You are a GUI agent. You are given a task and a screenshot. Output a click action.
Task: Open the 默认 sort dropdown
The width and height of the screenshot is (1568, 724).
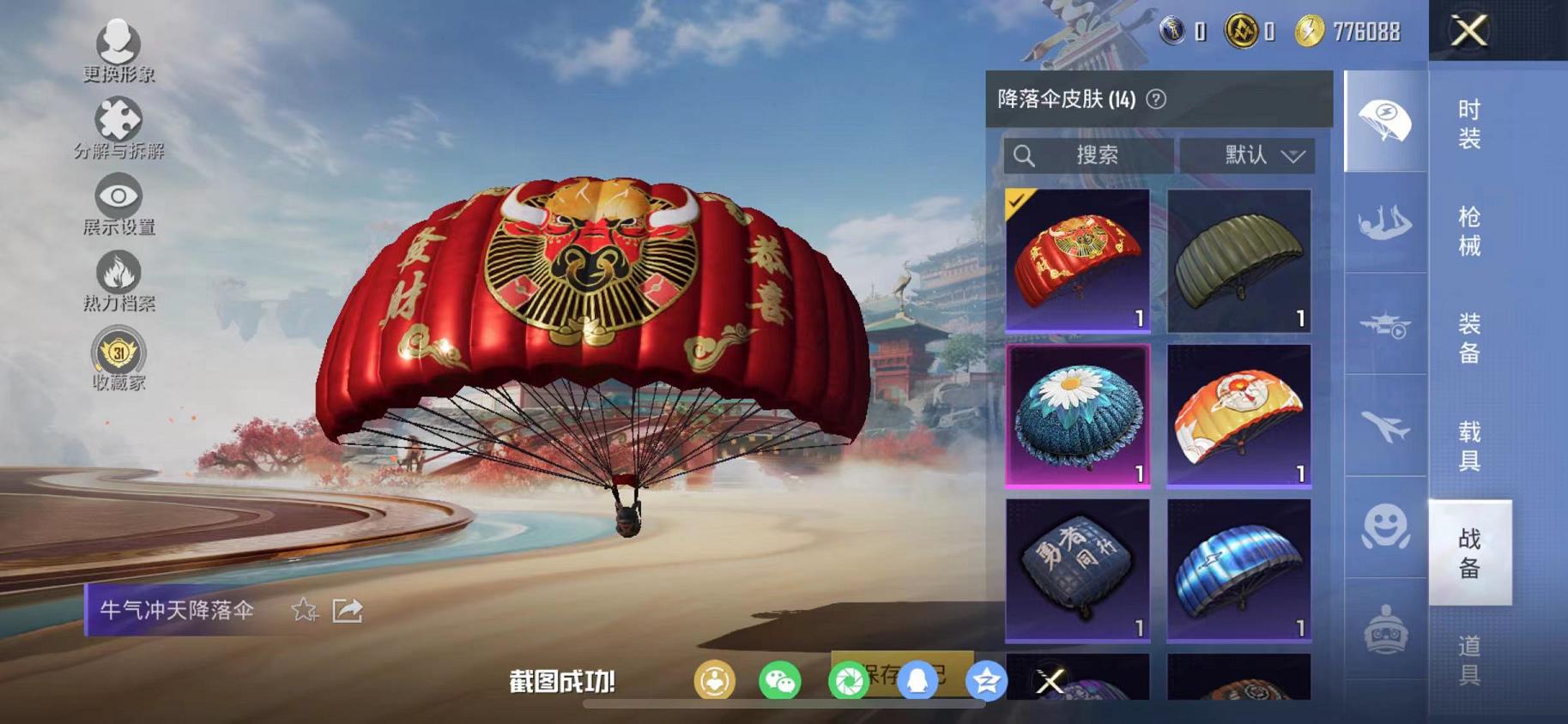1249,155
